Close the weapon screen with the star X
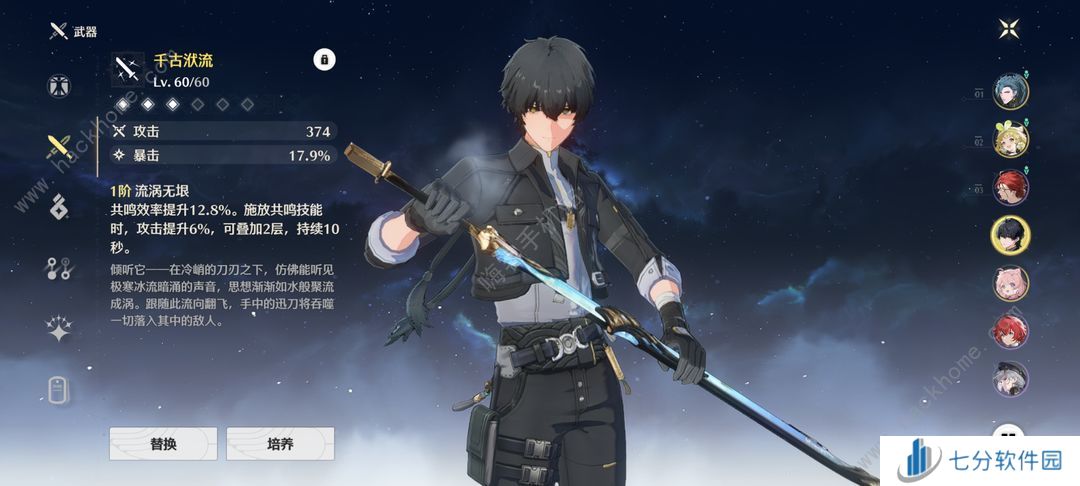1080x486 pixels. tap(1007, 28)
